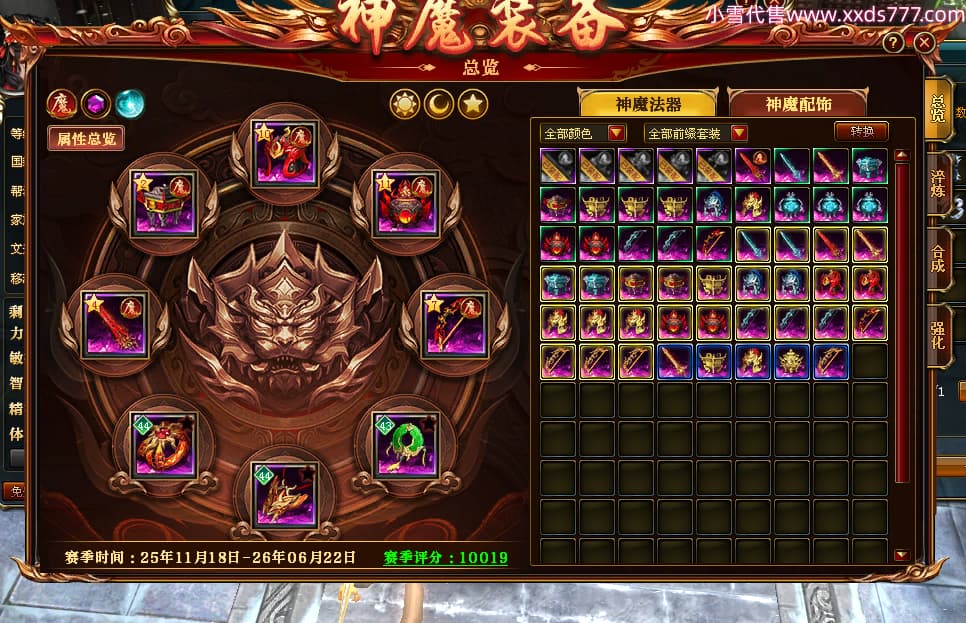Select the star emblem icon
The width and height of the screenshot is (966, 623).
click(473, 102)
